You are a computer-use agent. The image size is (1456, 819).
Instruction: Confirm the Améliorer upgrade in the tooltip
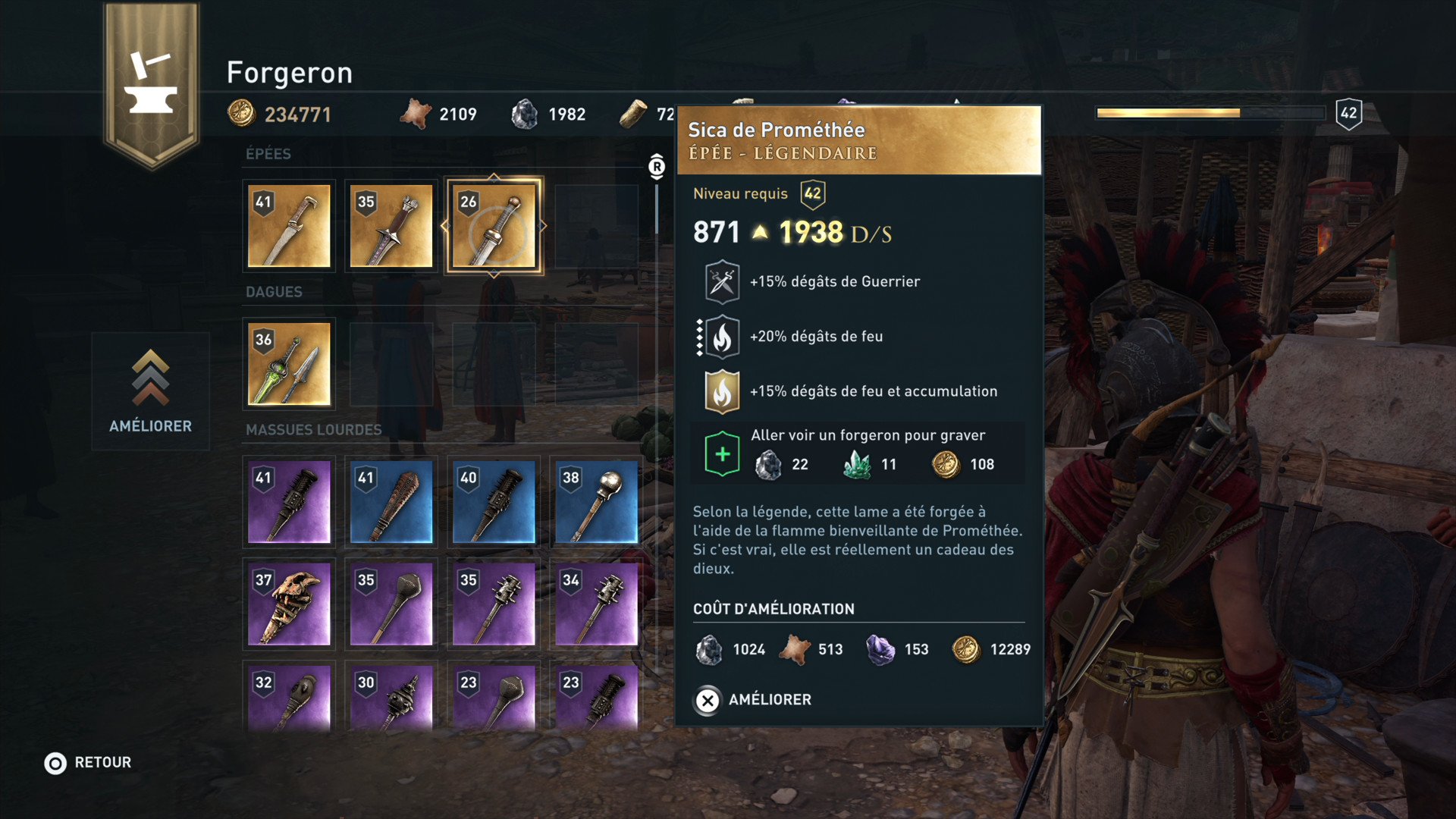pyautogui.click(x=752, y=700)
